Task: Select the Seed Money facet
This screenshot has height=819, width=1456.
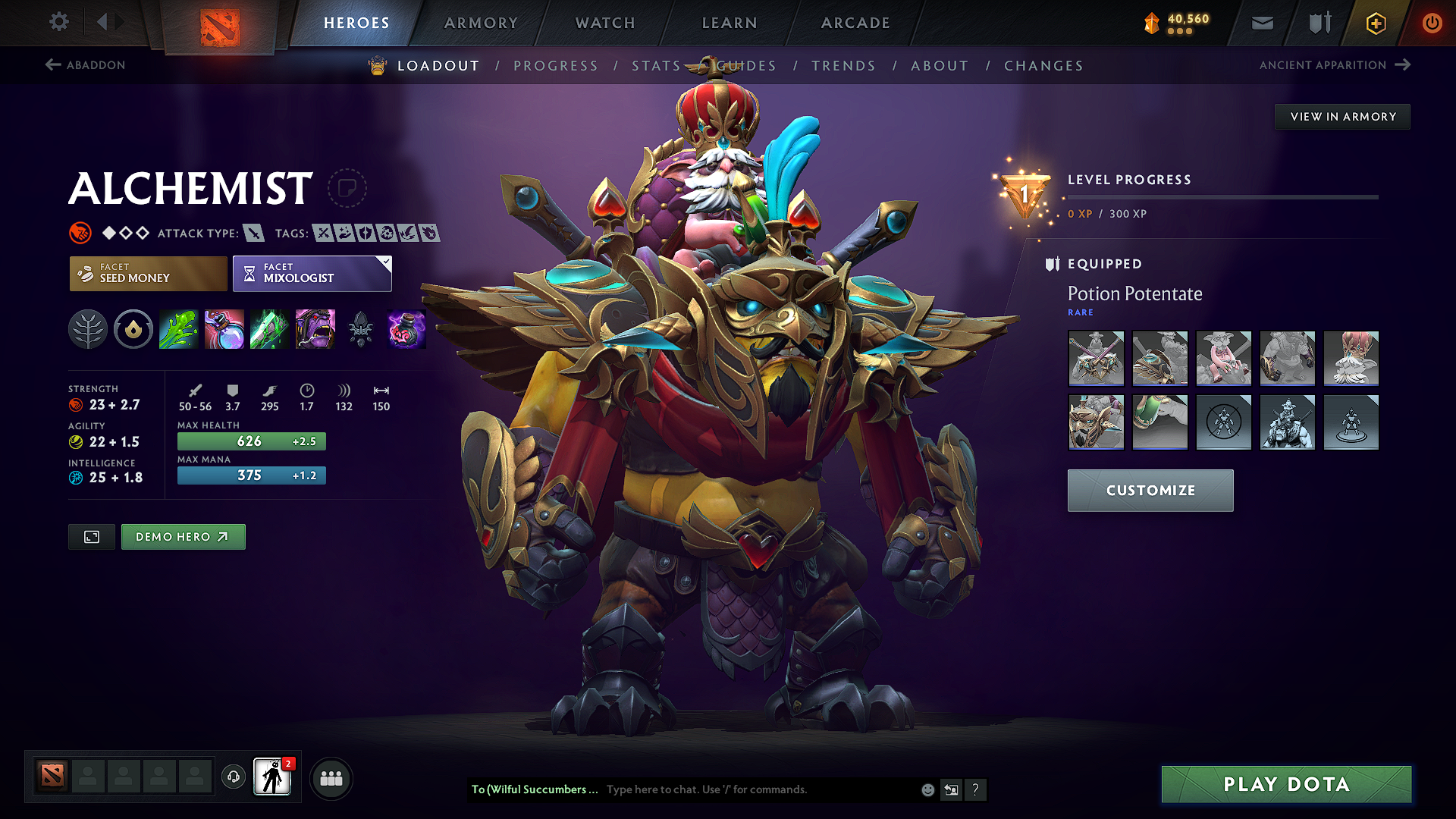Action: point(147,273)
